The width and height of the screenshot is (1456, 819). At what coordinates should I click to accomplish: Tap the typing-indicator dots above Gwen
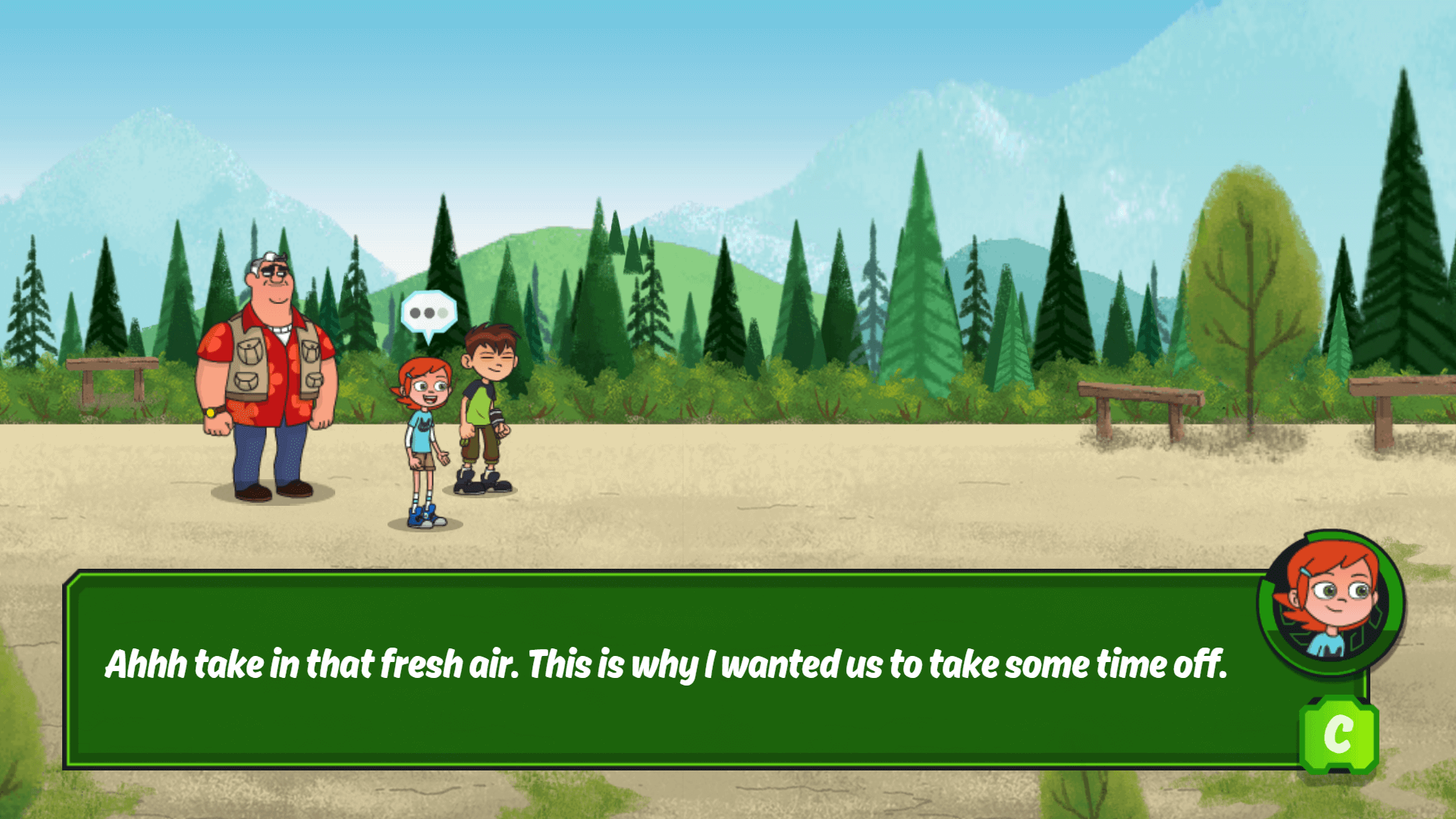pos(428,311)
